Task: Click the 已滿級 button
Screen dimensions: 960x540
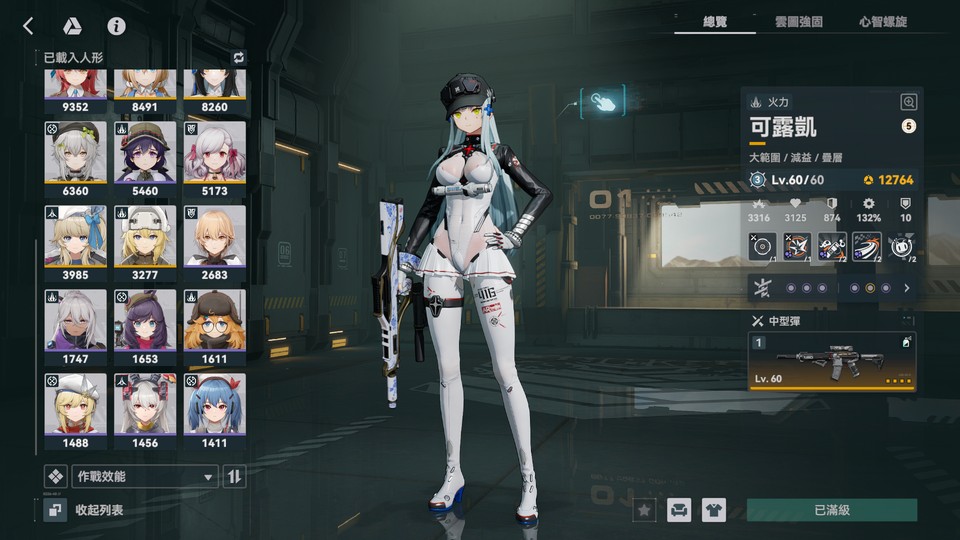Action: point(831,510)
